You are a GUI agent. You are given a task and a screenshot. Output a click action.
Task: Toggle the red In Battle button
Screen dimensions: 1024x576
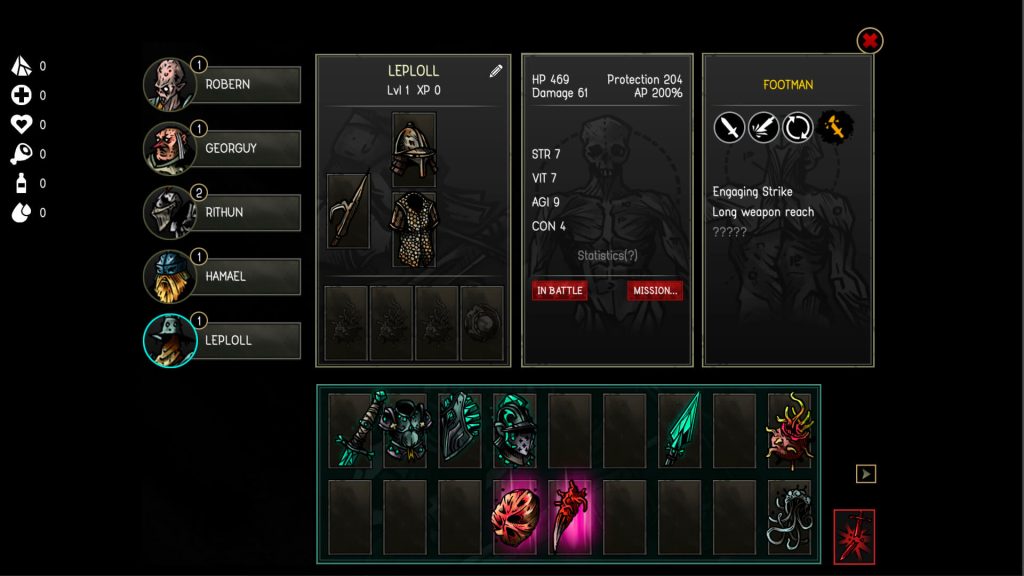[559, 291]
